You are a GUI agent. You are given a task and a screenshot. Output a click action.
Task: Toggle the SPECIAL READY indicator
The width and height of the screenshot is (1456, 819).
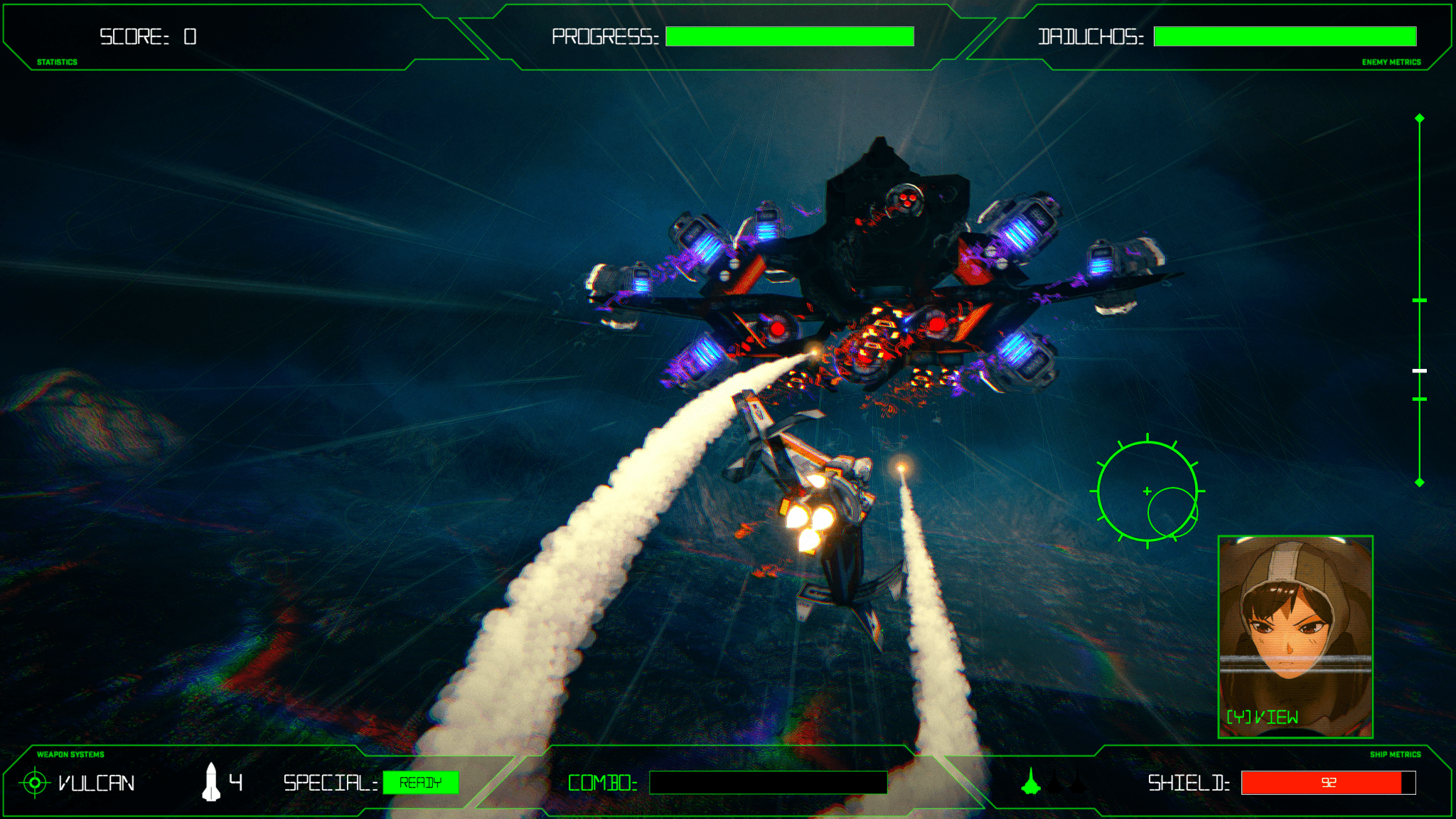pyautogui.click(x=421, y=782)
